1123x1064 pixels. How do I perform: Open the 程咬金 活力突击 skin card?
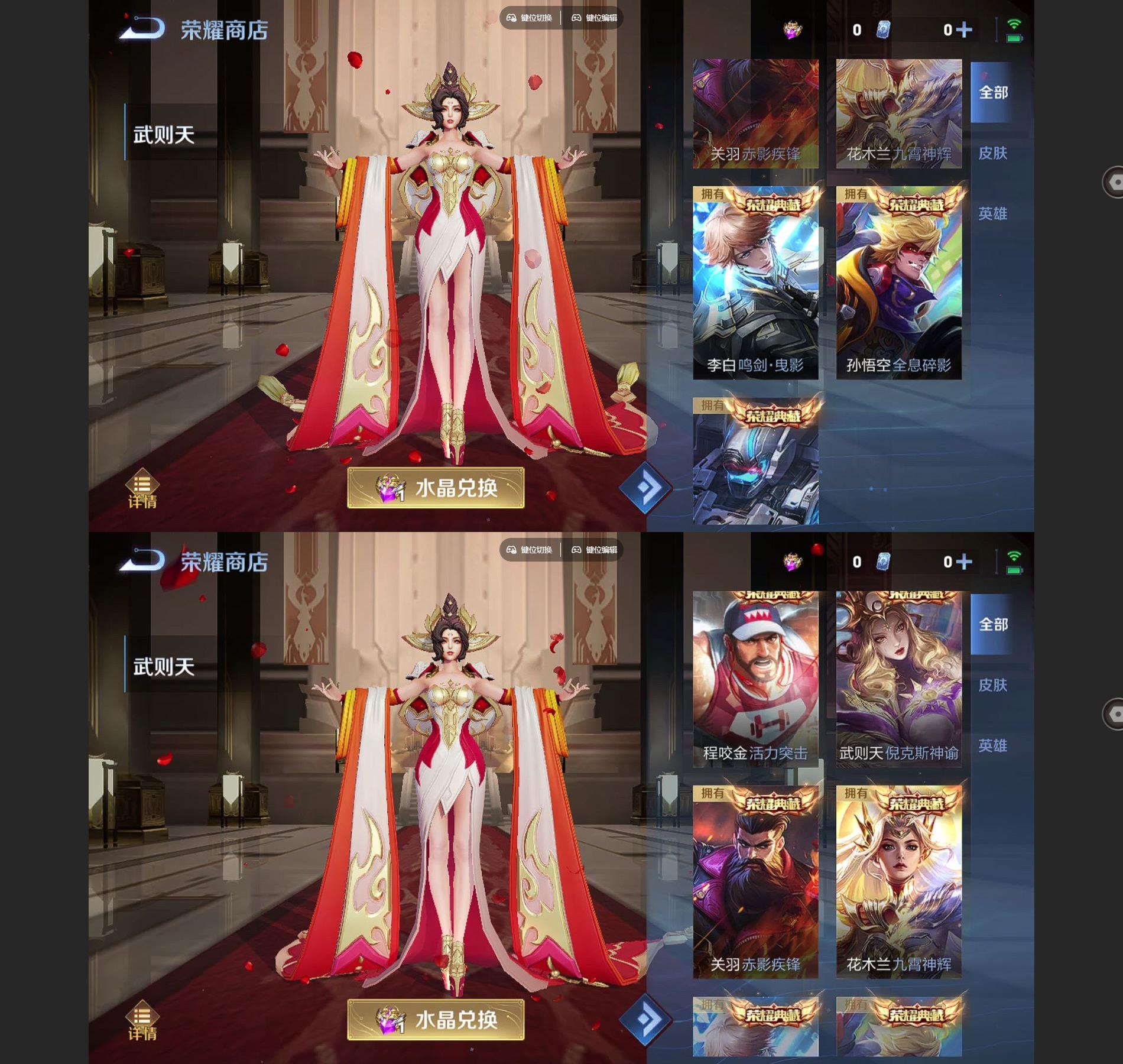click(755, 680)
